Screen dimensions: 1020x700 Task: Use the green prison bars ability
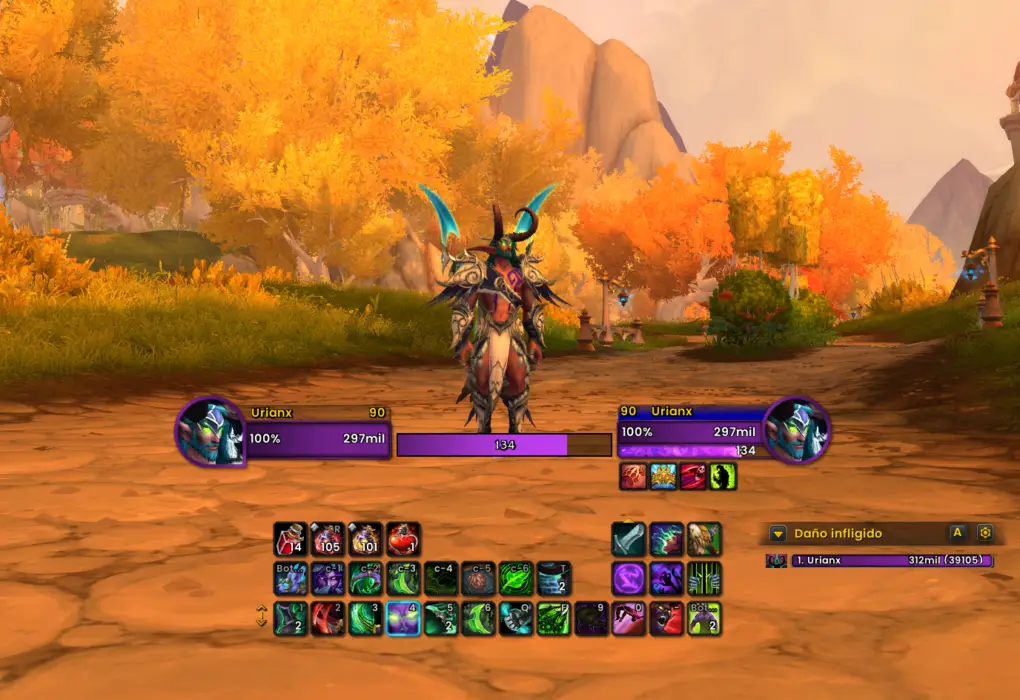point(704,579)
